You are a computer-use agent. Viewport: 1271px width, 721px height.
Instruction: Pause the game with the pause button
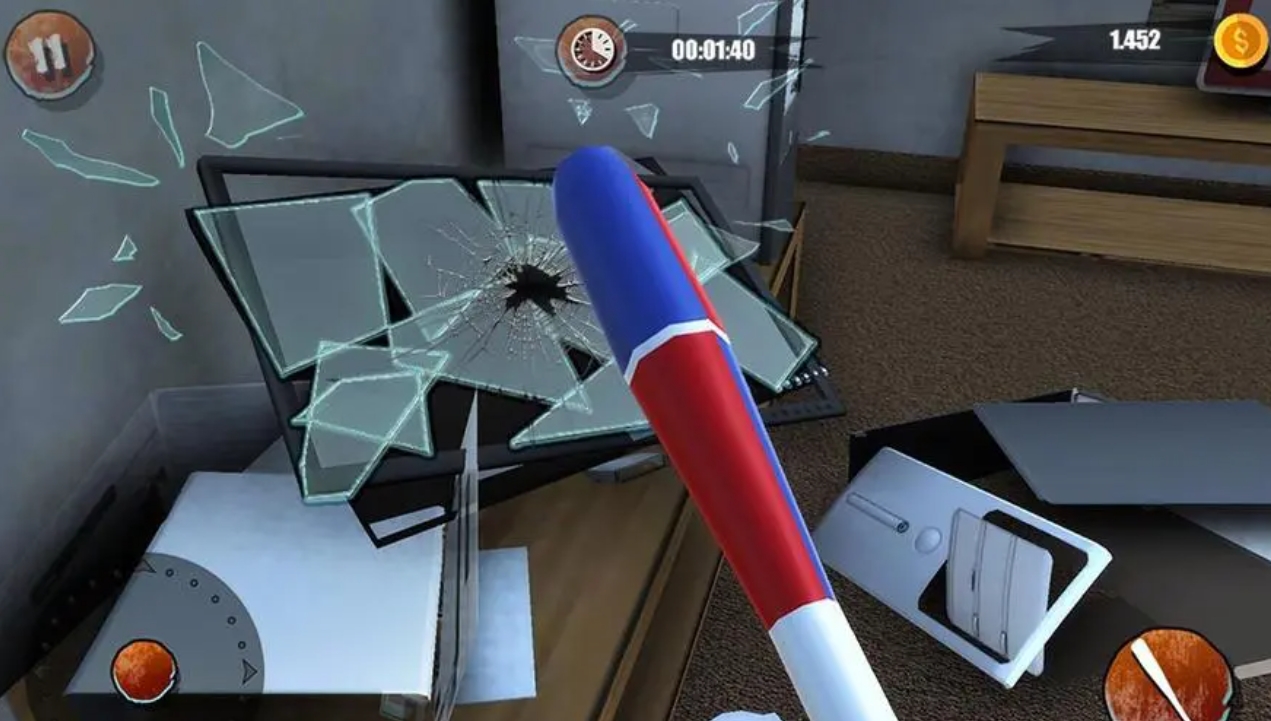[49, 54]
